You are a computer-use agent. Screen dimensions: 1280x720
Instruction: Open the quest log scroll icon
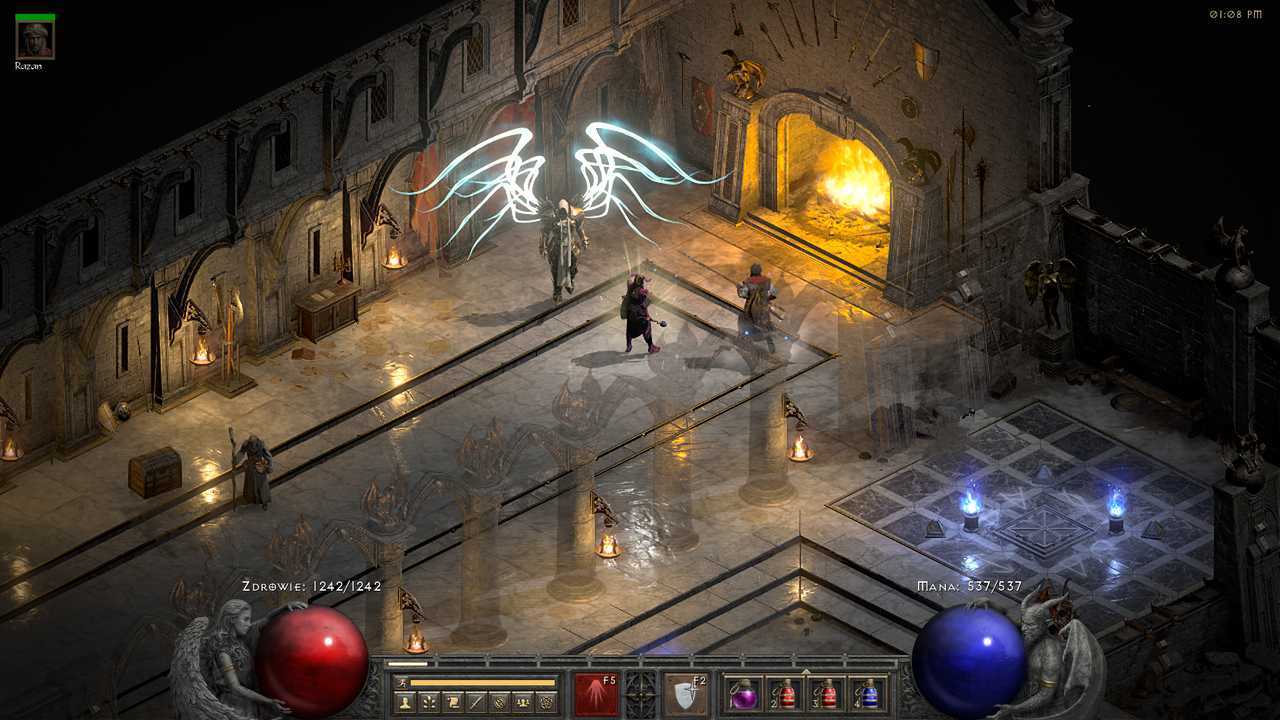click(451, 702)
